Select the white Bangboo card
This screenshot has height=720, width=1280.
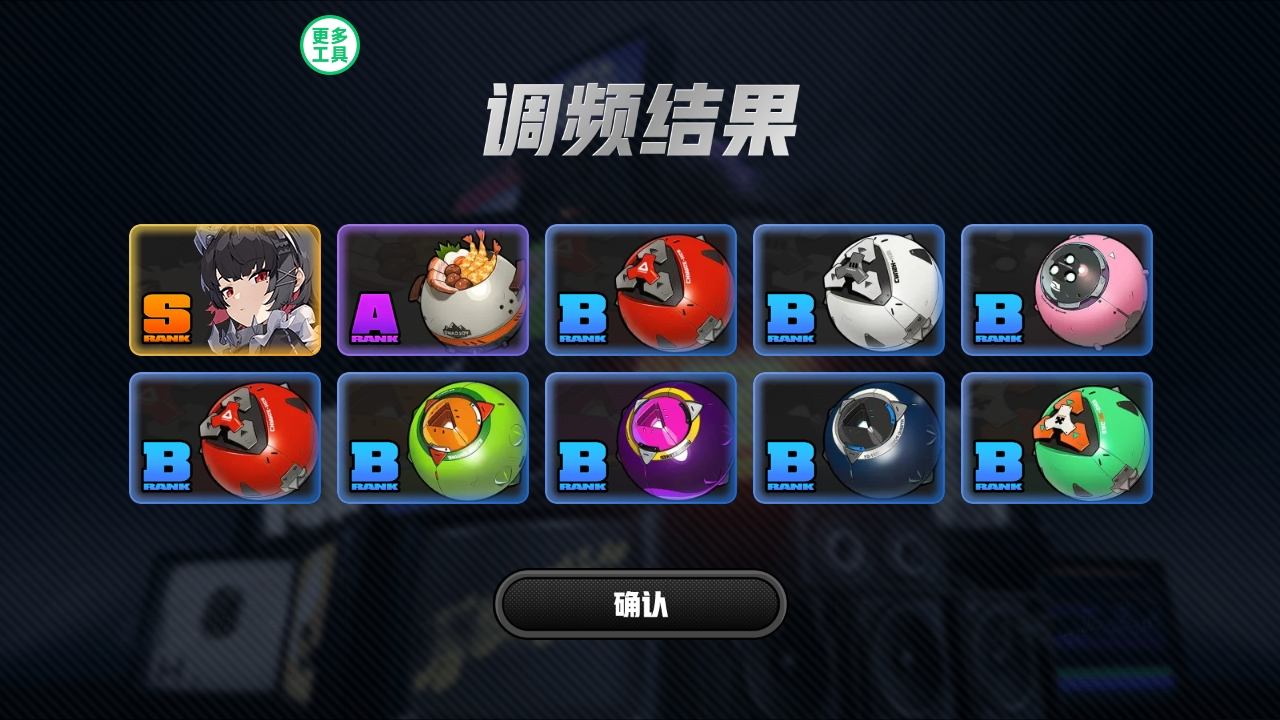(850, 292)
